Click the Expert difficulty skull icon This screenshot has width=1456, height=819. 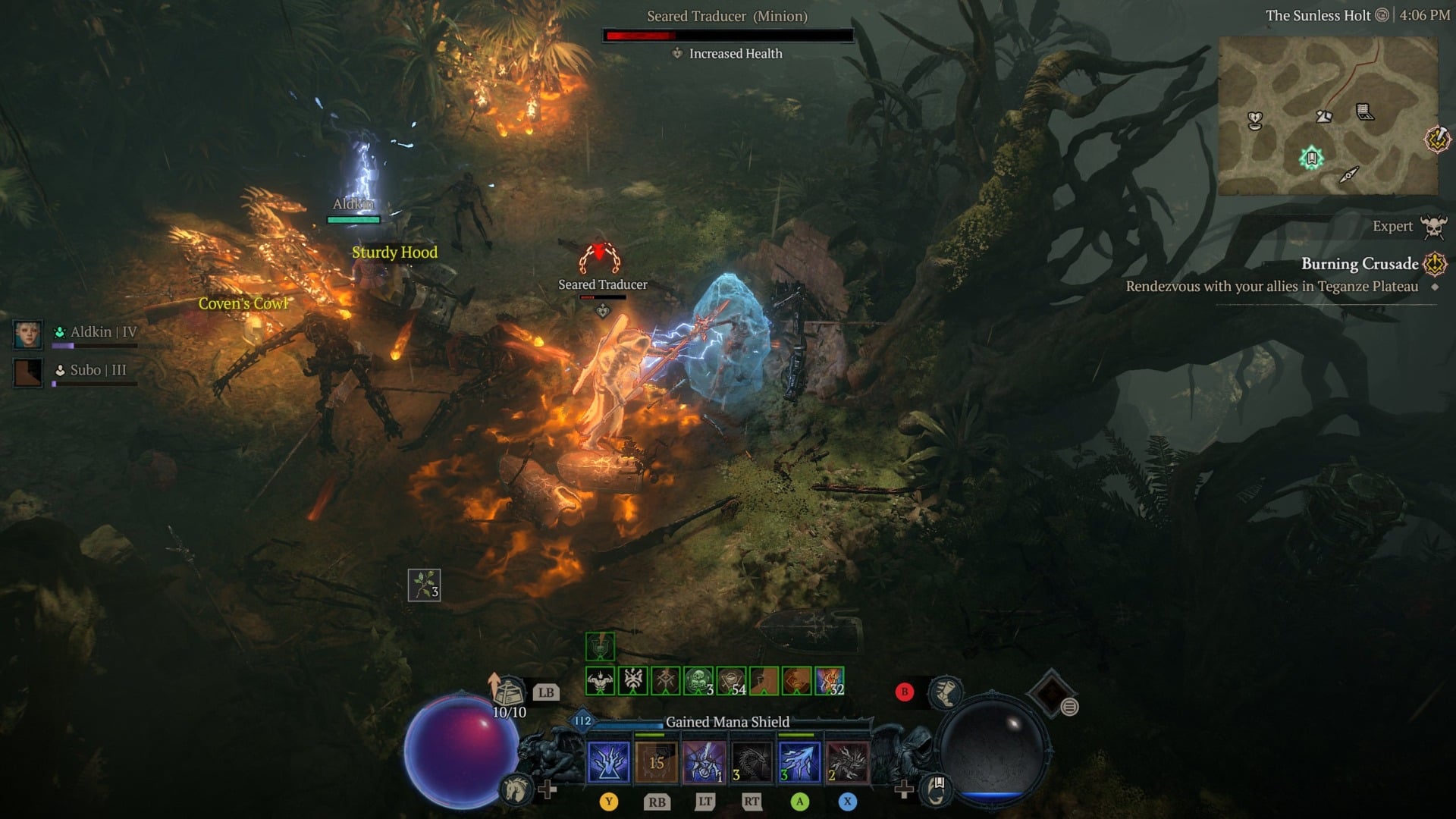click(x=1433, y=227)
